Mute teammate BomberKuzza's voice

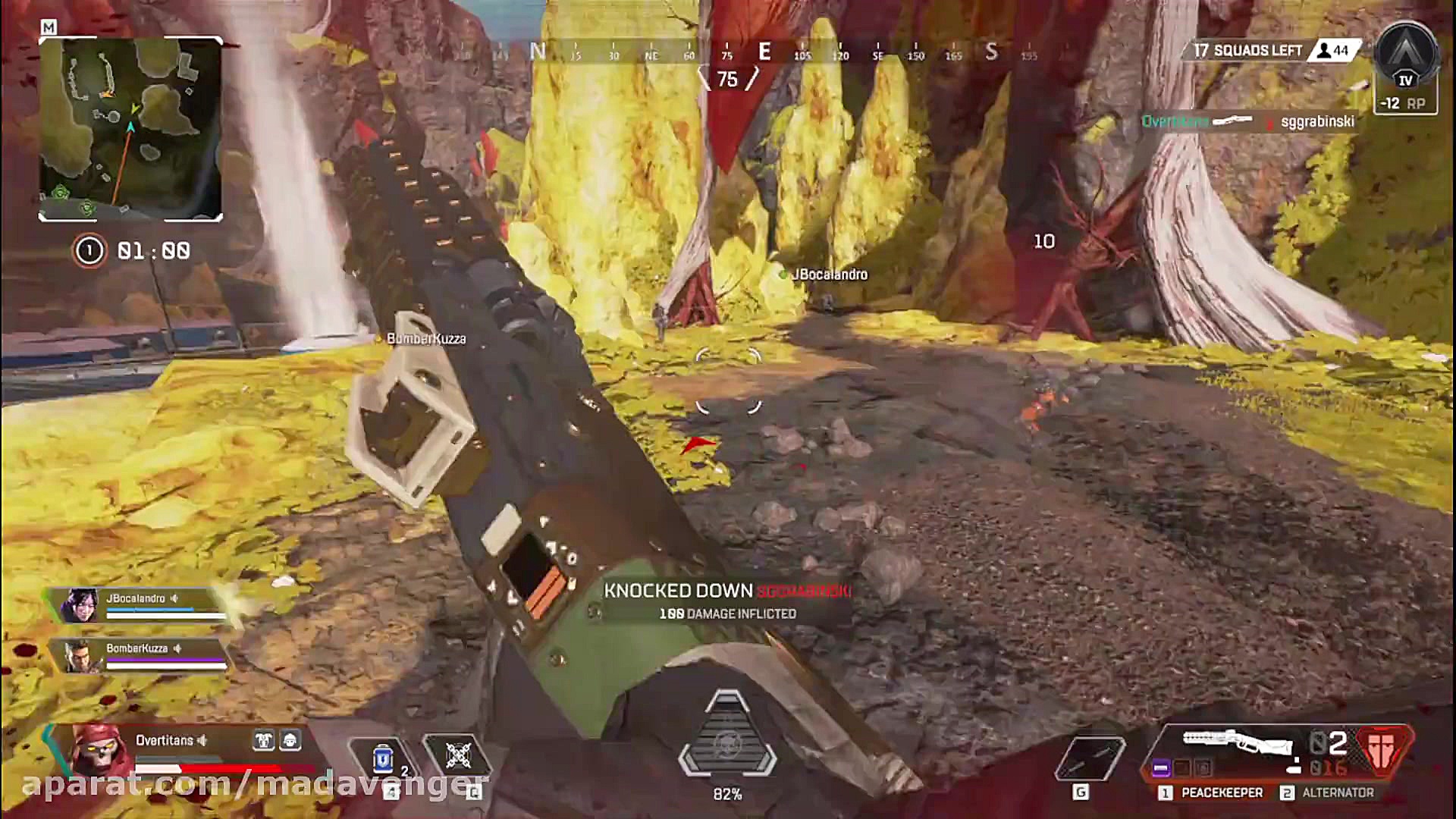[x=178, y=649]
